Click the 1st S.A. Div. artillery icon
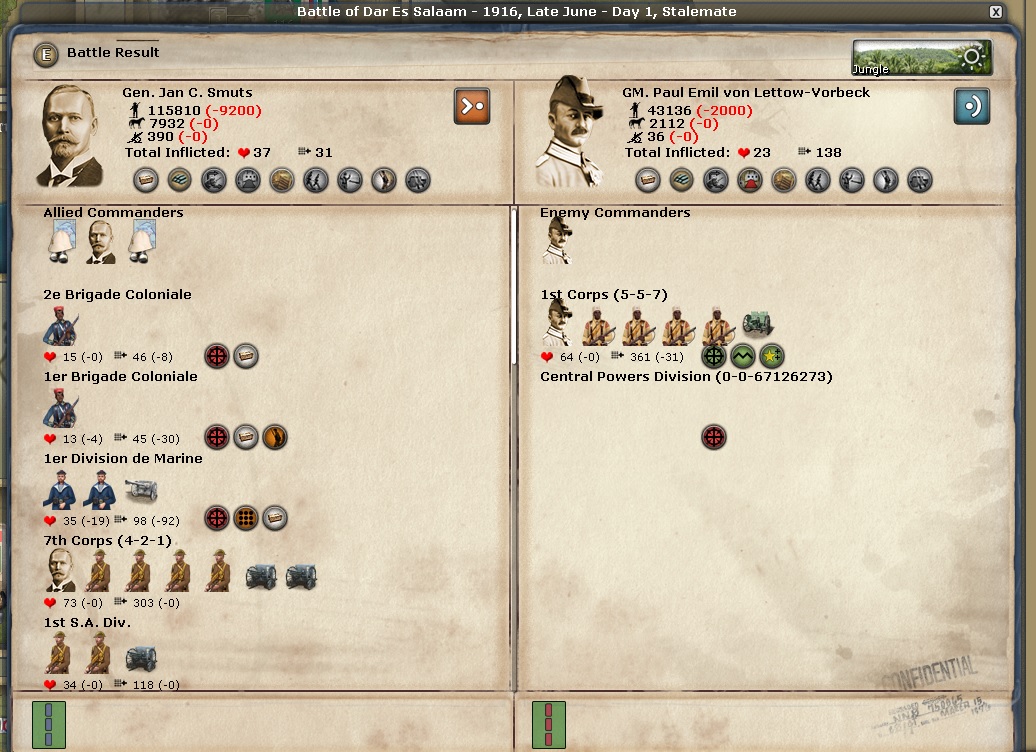 click(x=141, y=657)
